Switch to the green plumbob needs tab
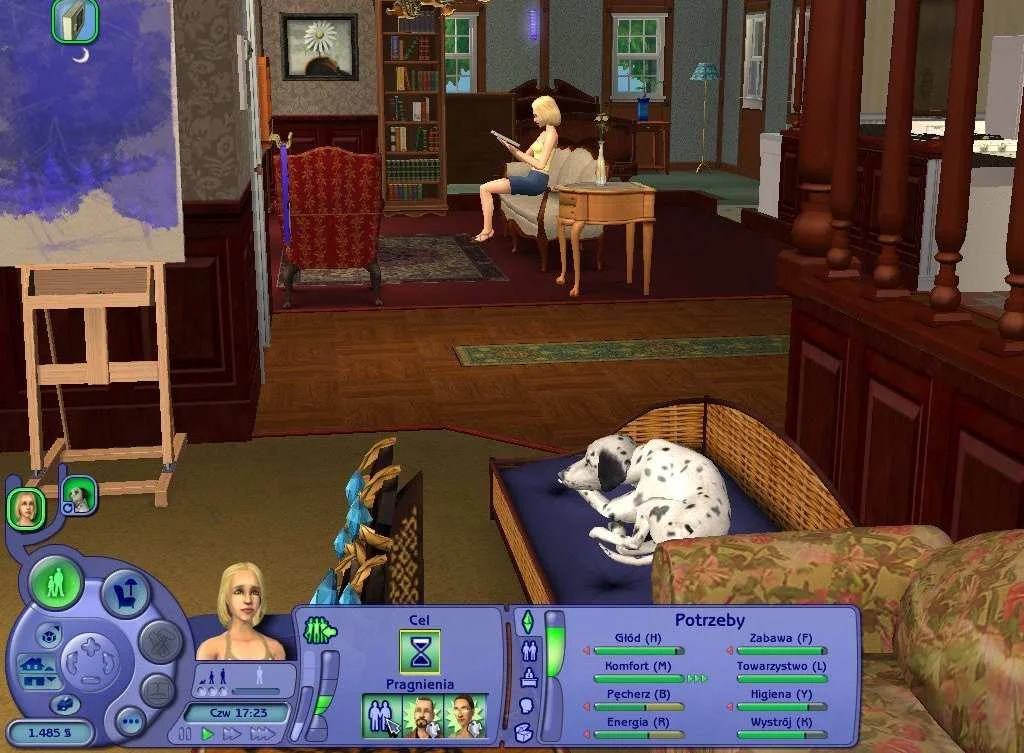 527,622
